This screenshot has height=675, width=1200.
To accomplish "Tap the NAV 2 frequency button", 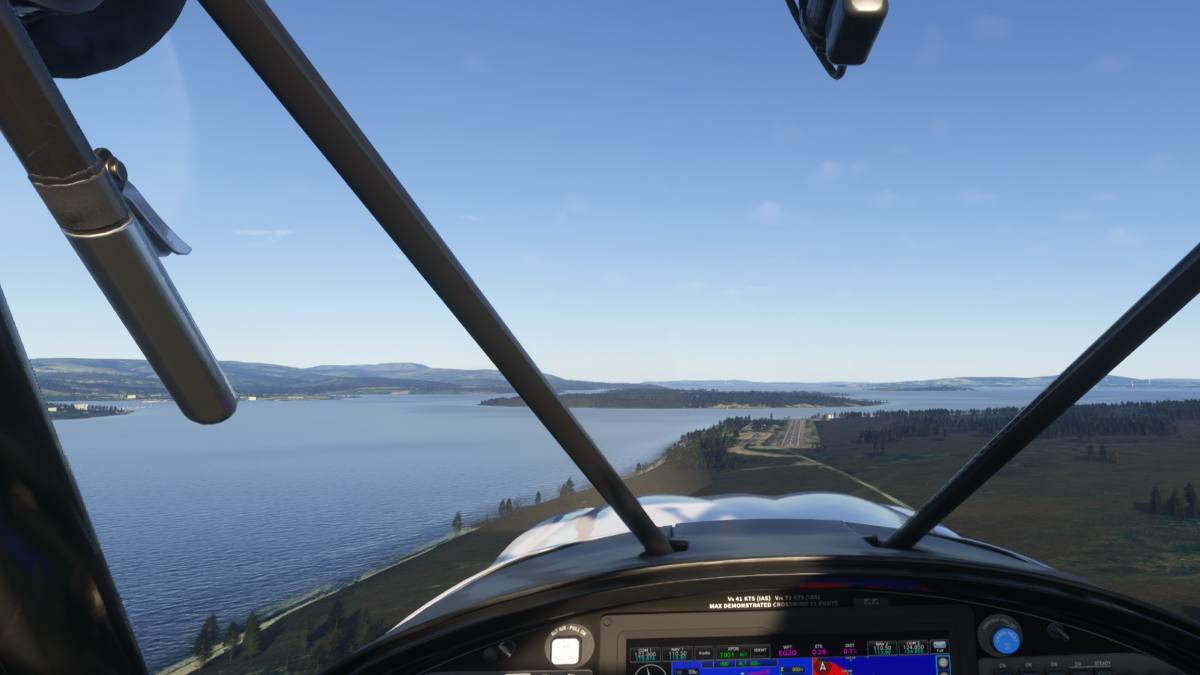I will point(881,649).
